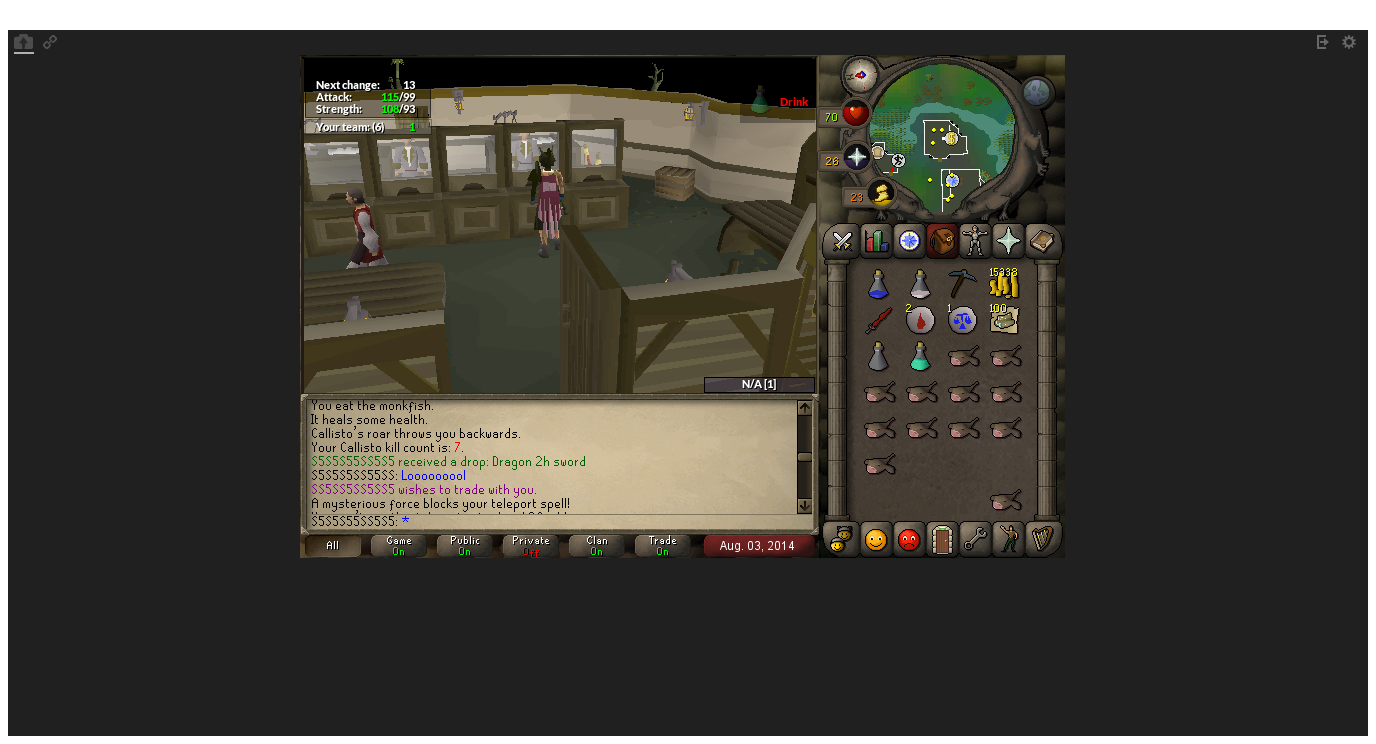View the Skills bar chart tab
This screenshot has height=744, width=1376.
coord(874,241)
